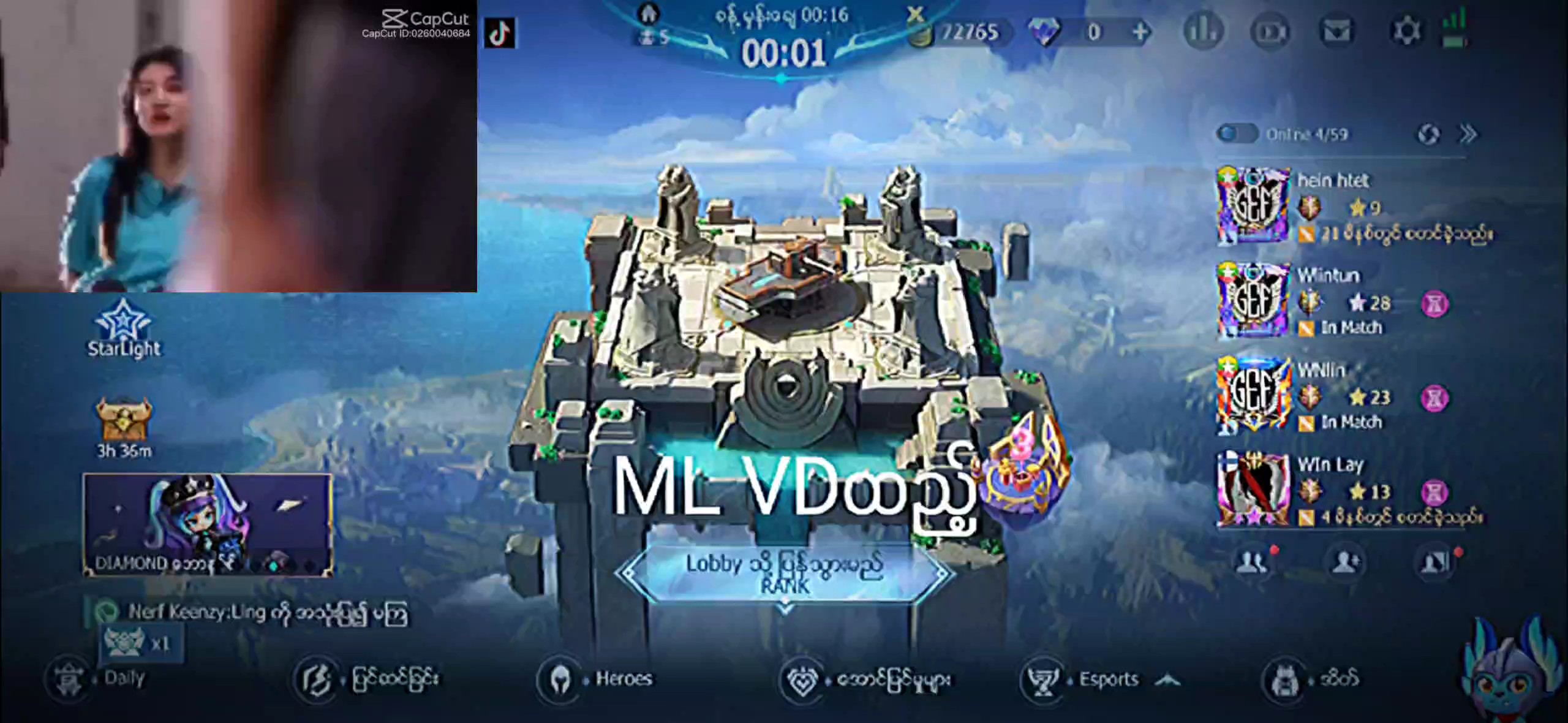
Task: Open the leaderboard bar chart icon
Action: click(1203, 31)
